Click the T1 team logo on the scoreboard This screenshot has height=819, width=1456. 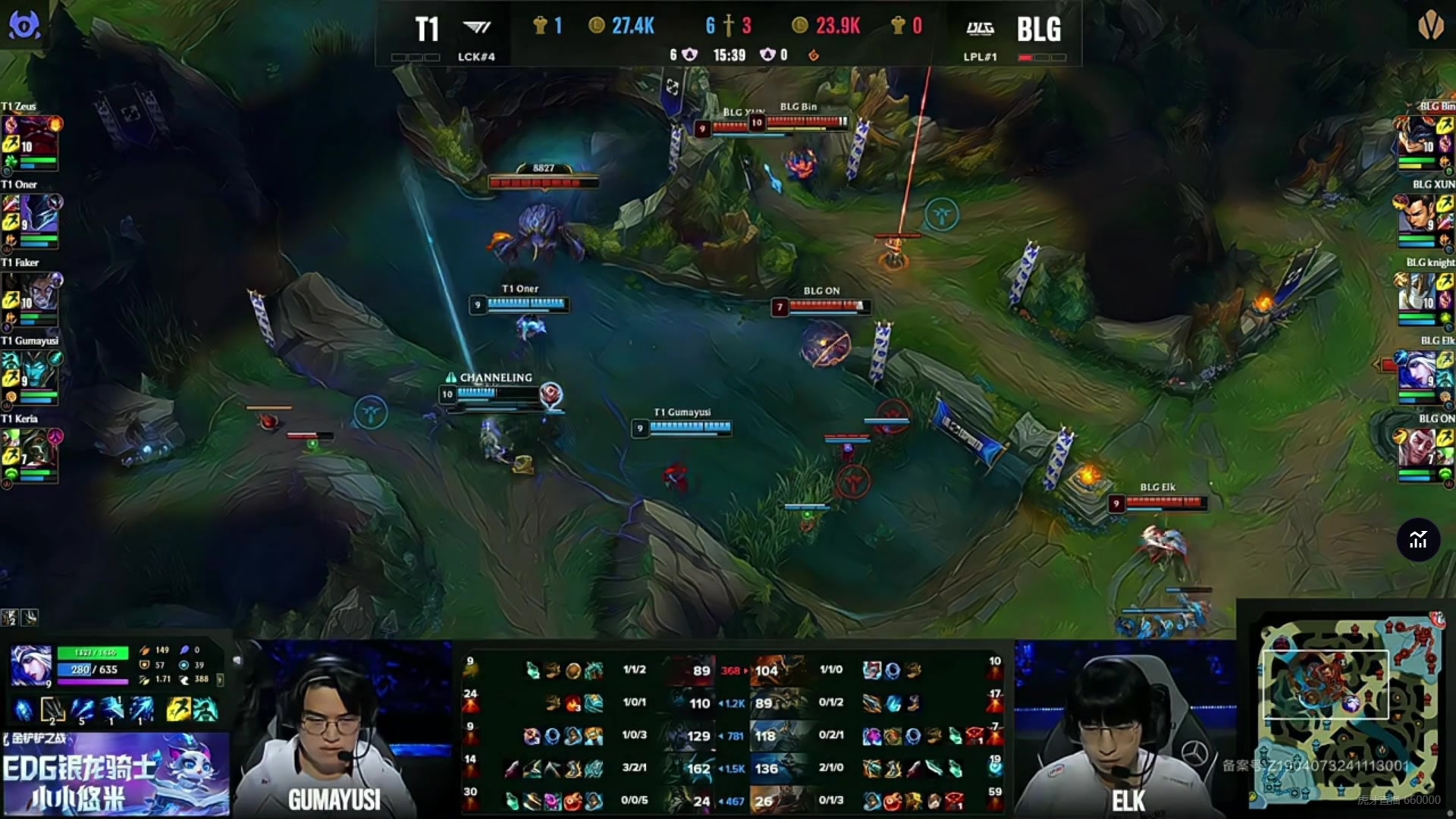click(476, 28)
